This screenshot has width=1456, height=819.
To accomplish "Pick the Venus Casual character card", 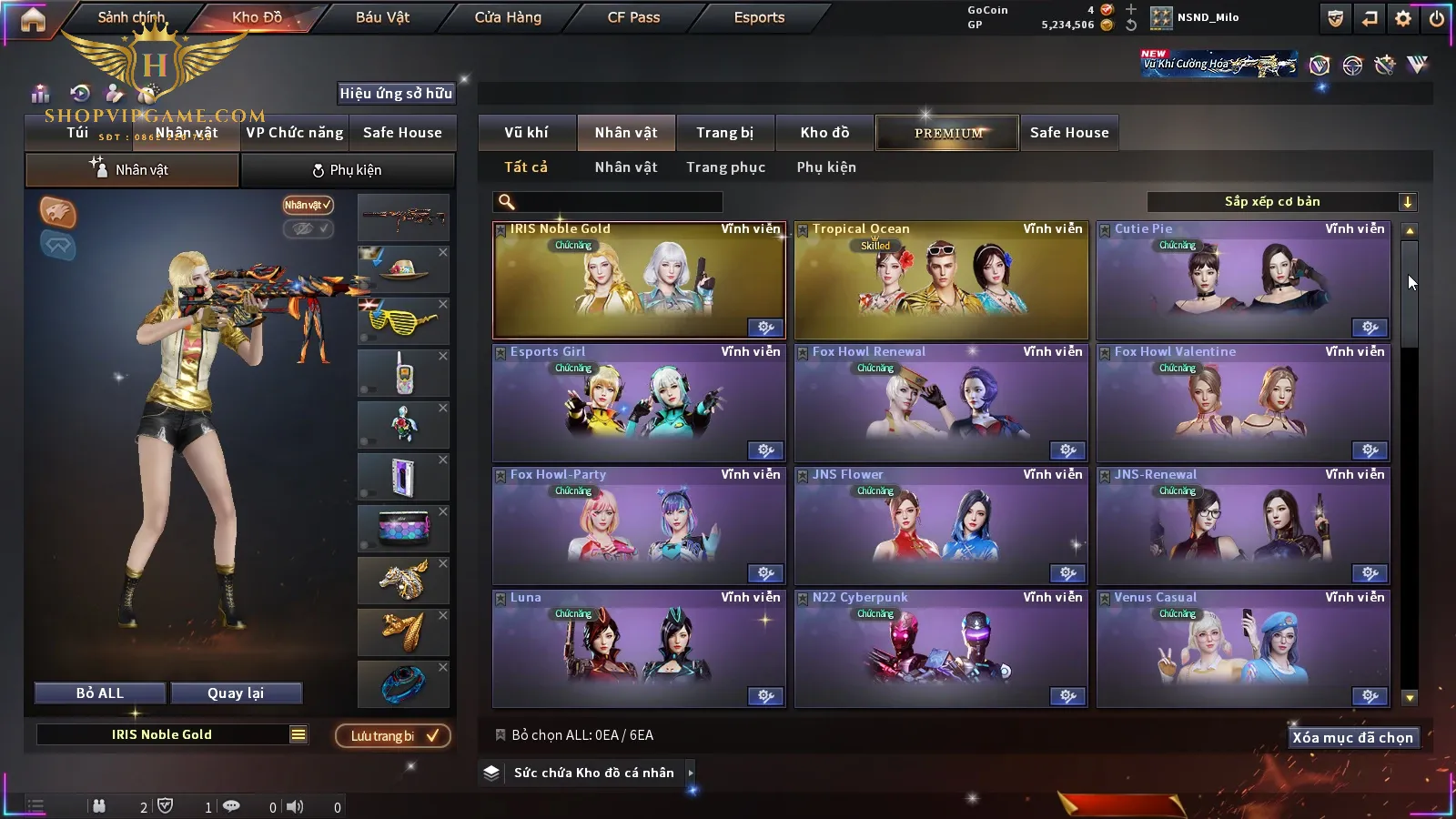I will point(1243,651).
